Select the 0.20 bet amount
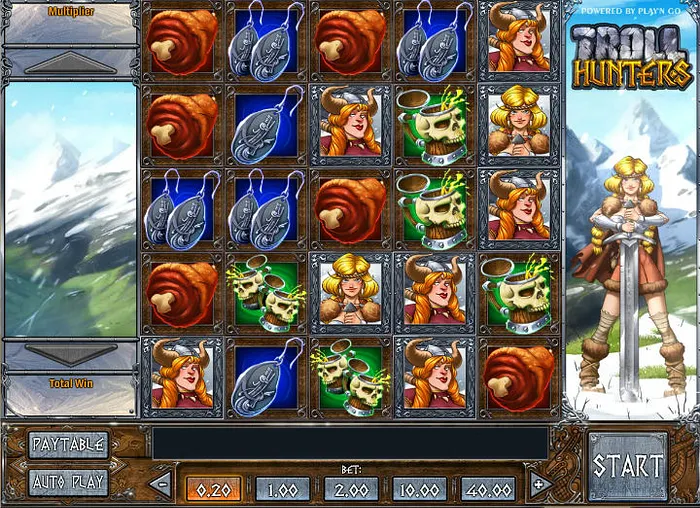This screenshot has height=508, width=700. pos(213,489)
